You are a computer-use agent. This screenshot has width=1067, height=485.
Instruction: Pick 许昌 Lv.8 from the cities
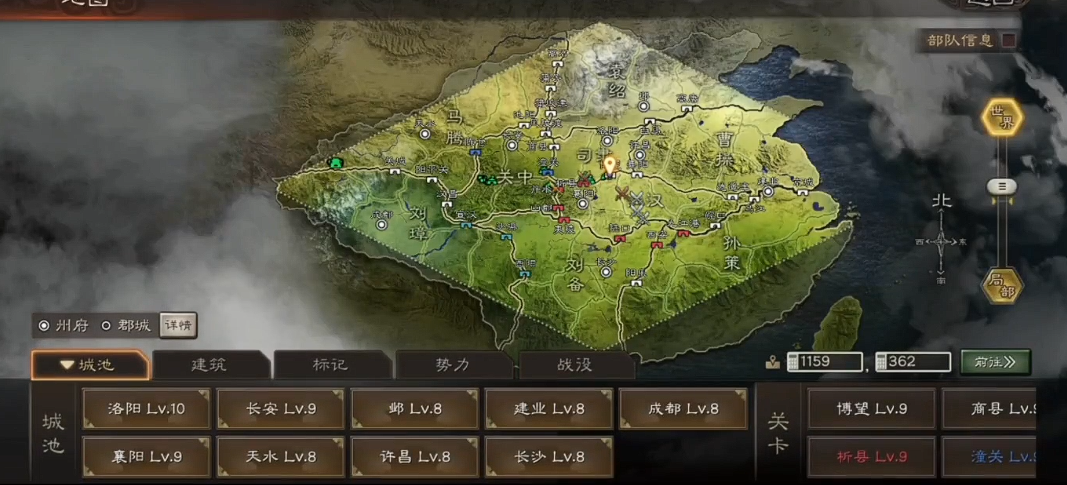[x=415, y=457]
